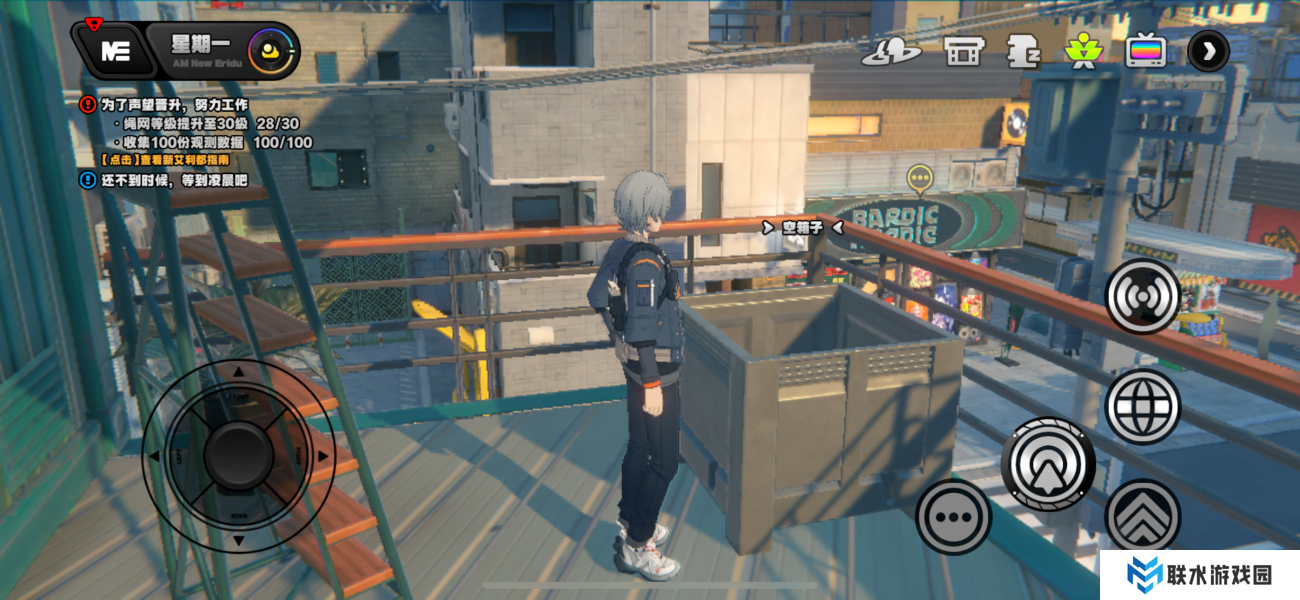Interact with the 空箱子 prompt

[801, 228]
